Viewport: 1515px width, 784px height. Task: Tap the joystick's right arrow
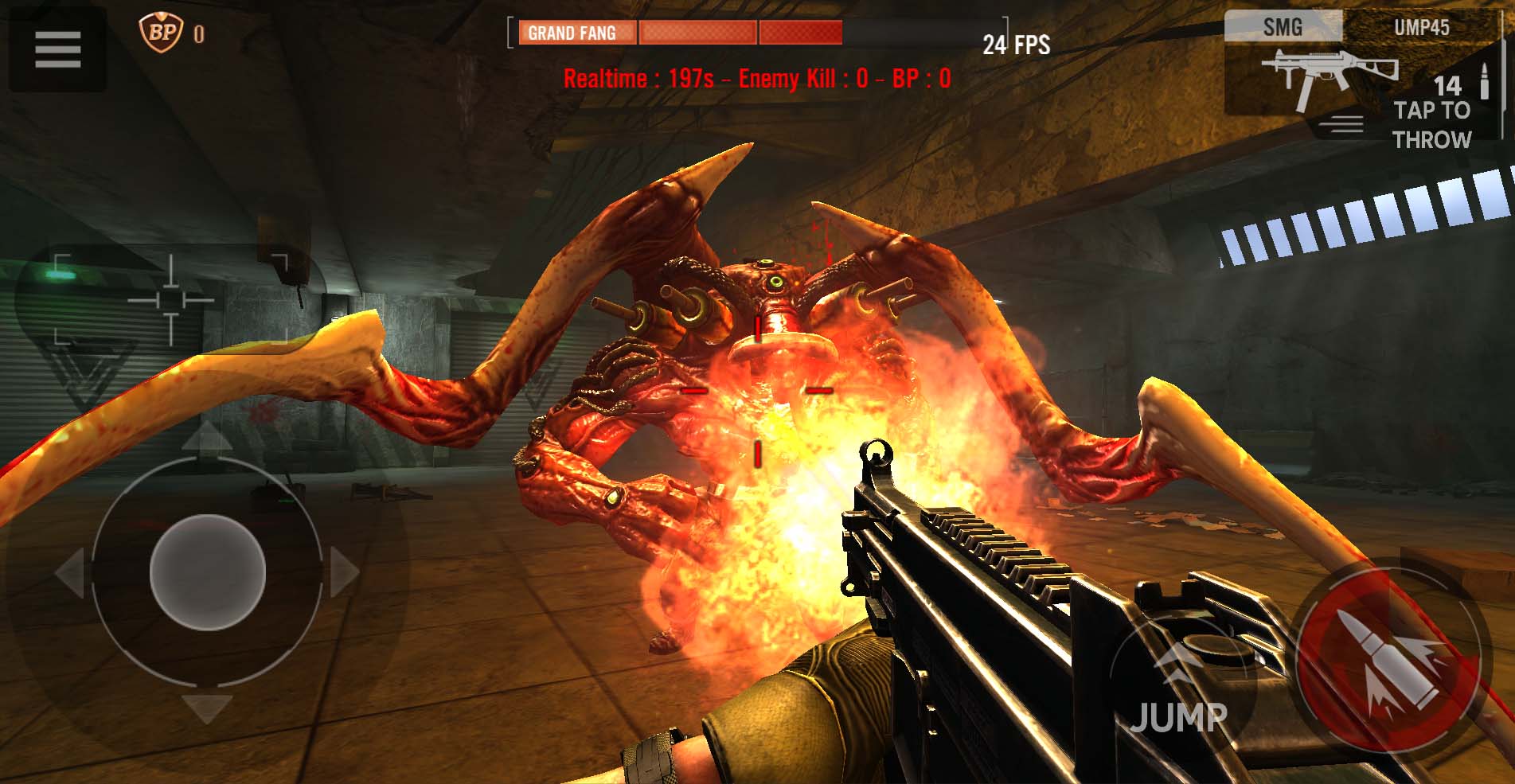tap(344, 572)
